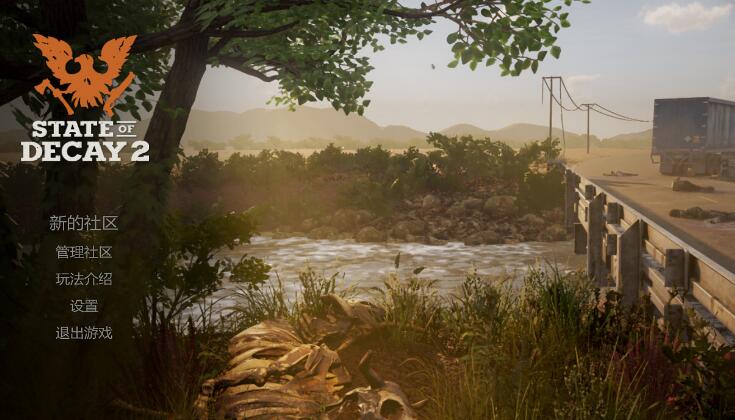Open Manage Community (管理社区)
This screenshot has height=420, width=735.
(x=84, y=252)
